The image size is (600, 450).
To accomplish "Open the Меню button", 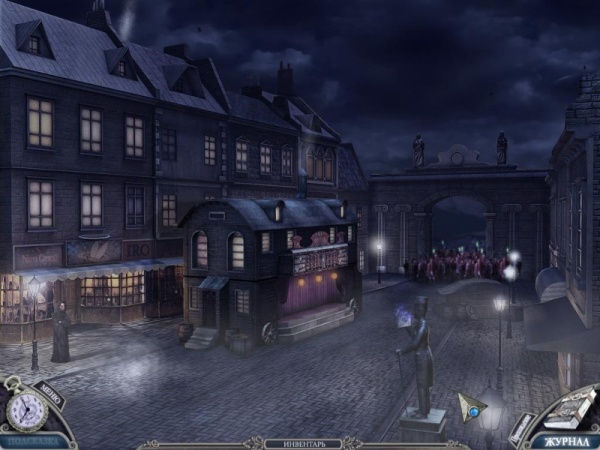I will (x=51, y=393).
